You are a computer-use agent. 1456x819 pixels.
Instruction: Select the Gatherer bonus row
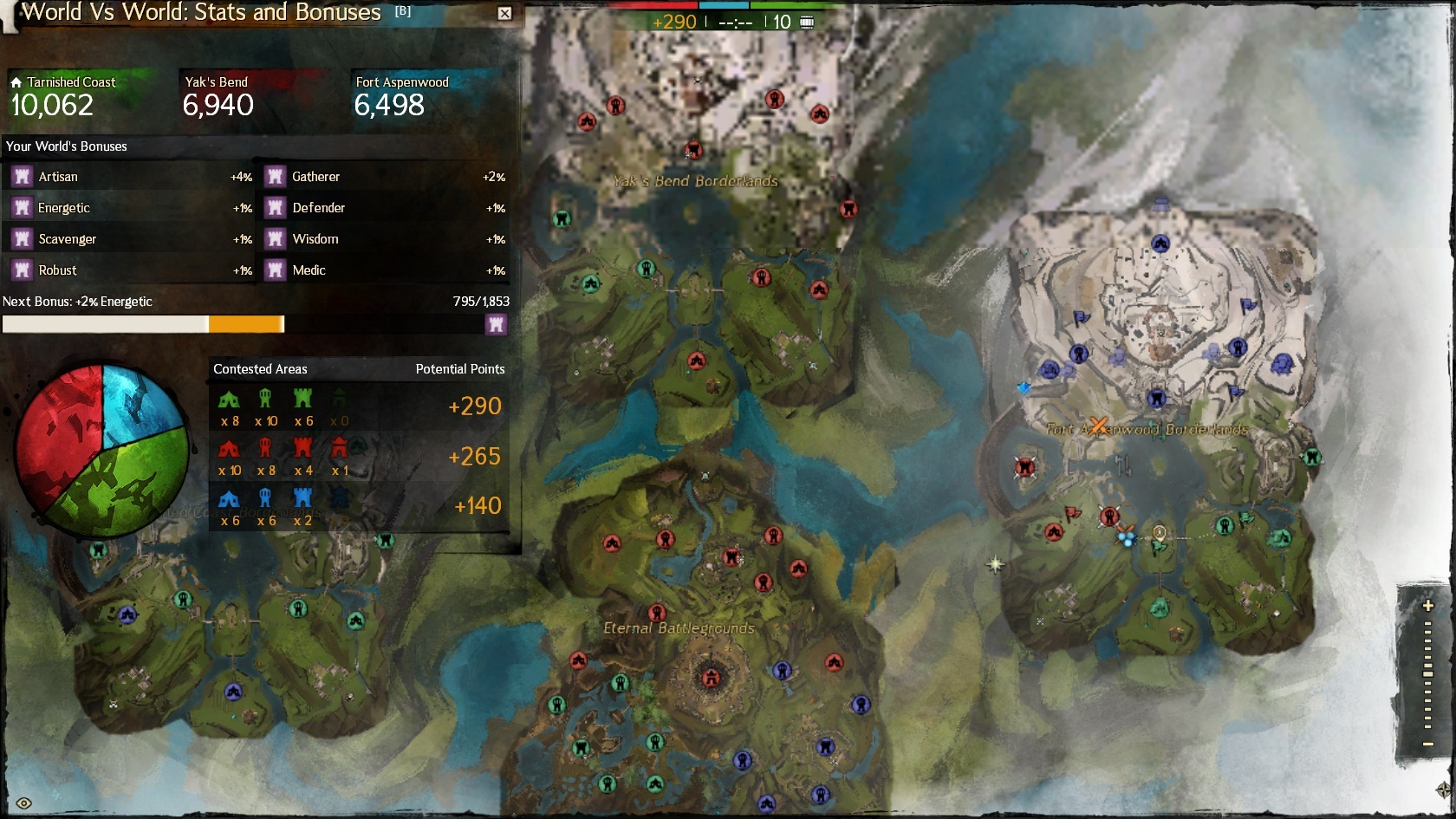click(x=385, y=177)
